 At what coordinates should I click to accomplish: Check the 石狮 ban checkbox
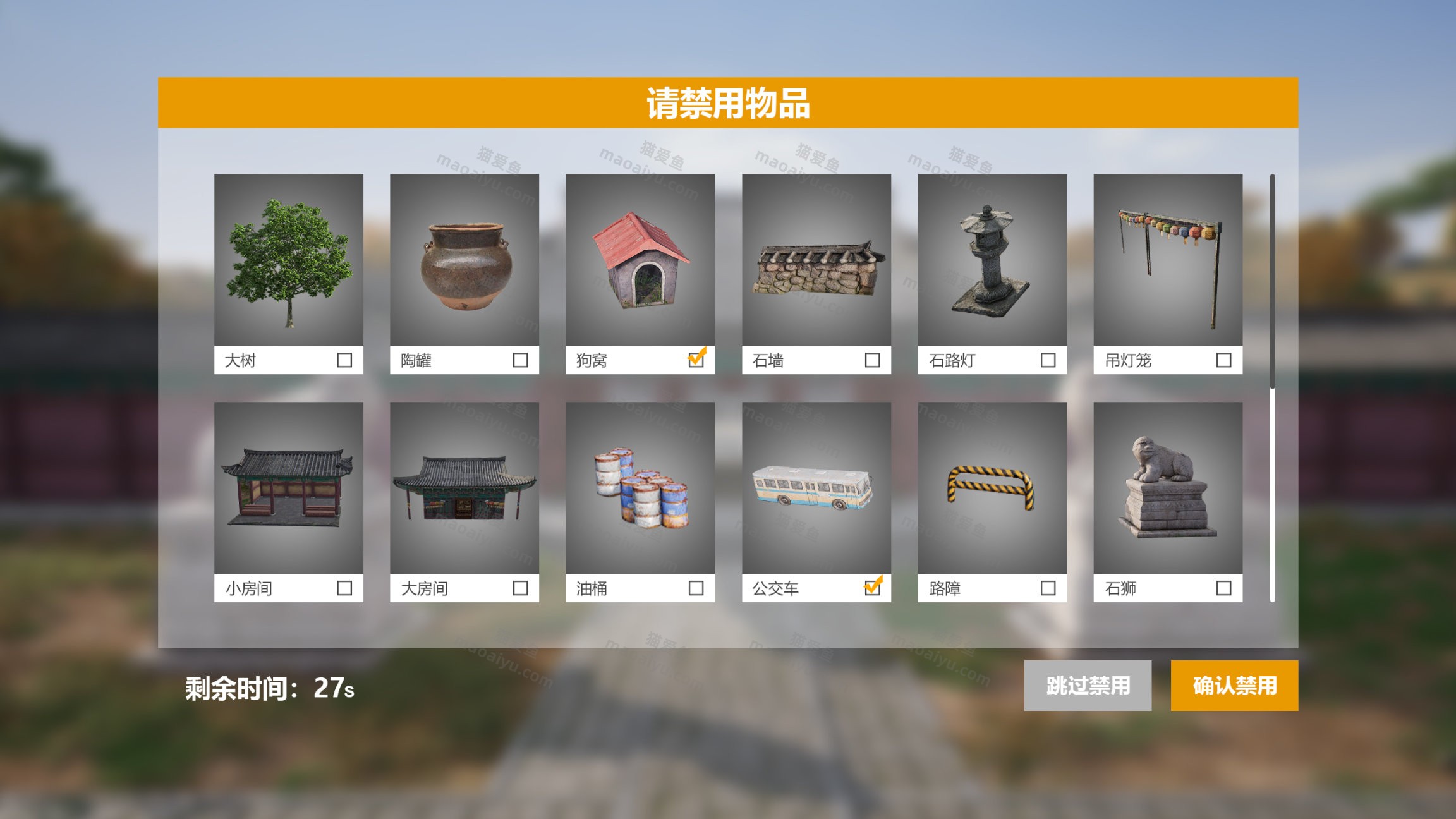pyautogui.click(x=1223, y=588)
